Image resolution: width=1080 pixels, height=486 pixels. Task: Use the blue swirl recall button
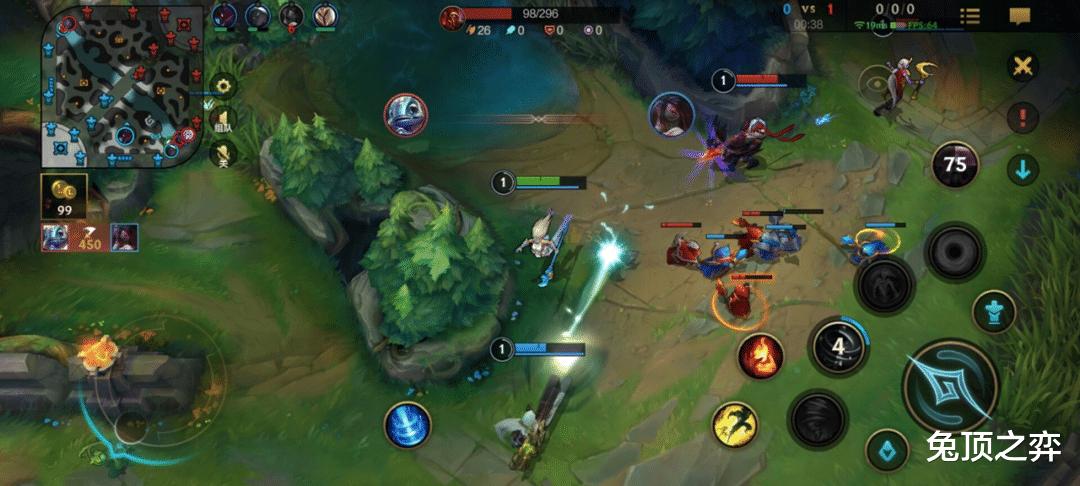[407, 424]
